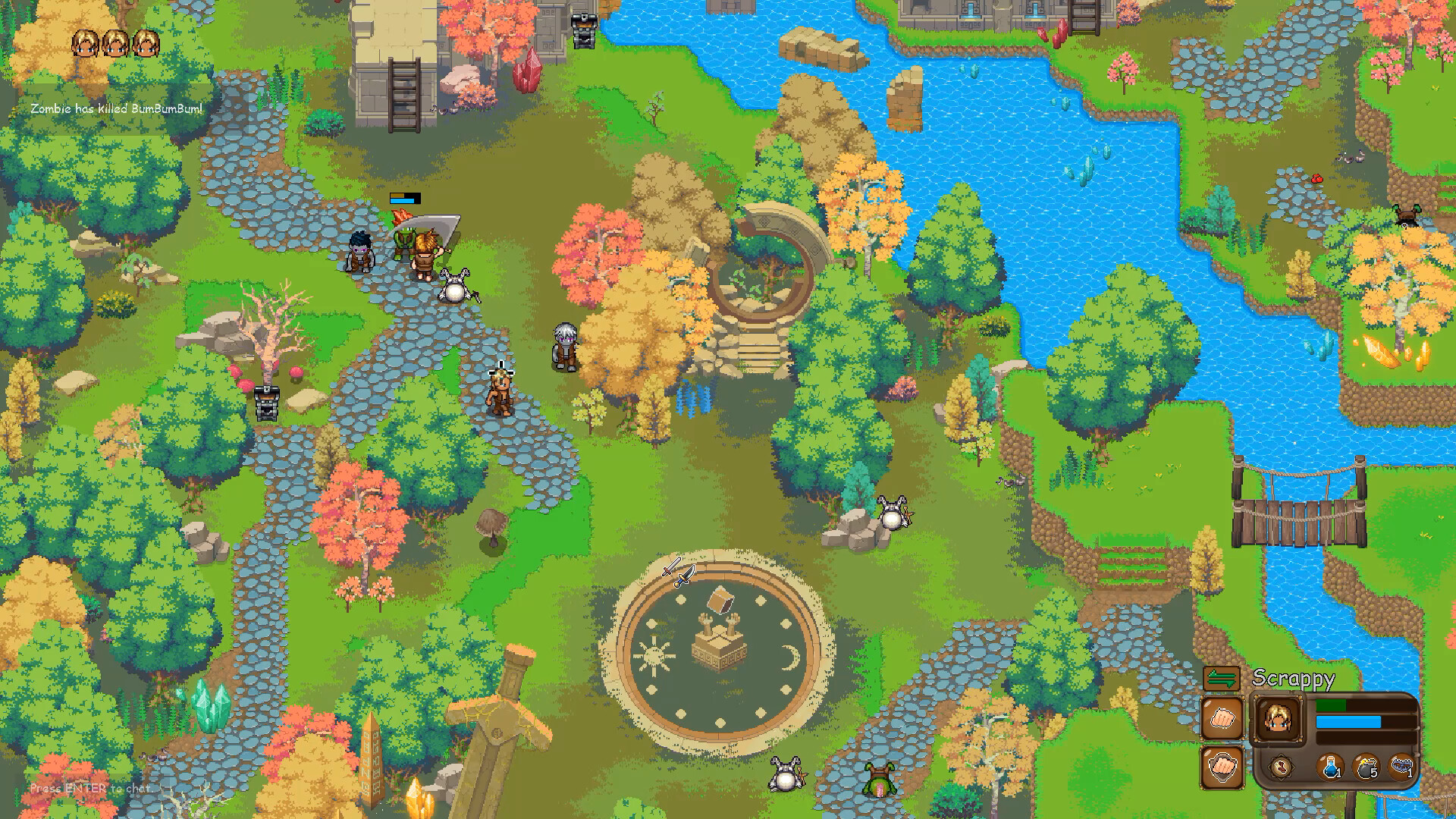The width and height of the screenshot is (1456, 819).
Task: Click the first party member head icon top-left
Action: click(x=86, y=42)
